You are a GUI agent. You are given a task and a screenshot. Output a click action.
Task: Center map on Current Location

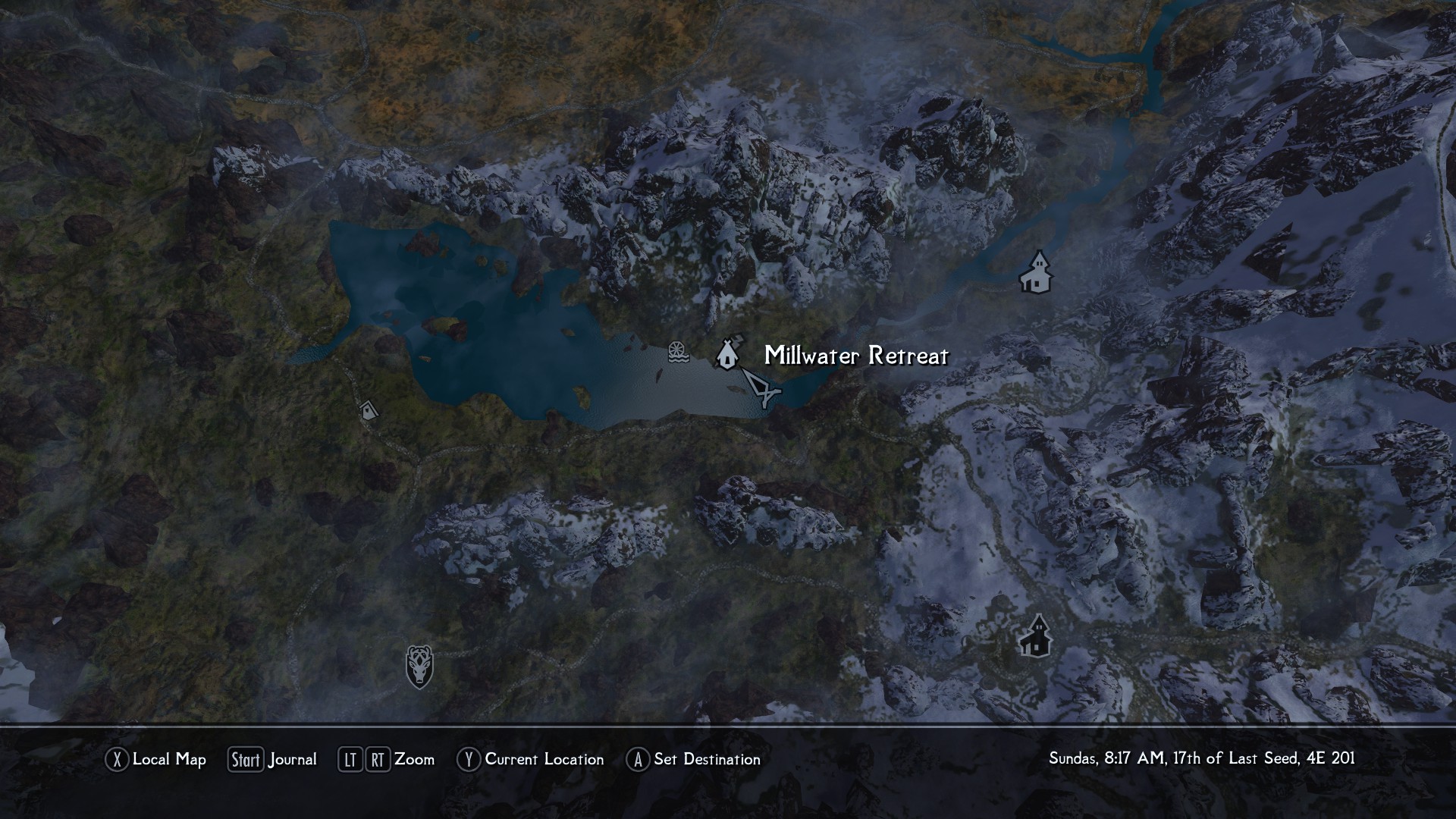pos(530,759)
